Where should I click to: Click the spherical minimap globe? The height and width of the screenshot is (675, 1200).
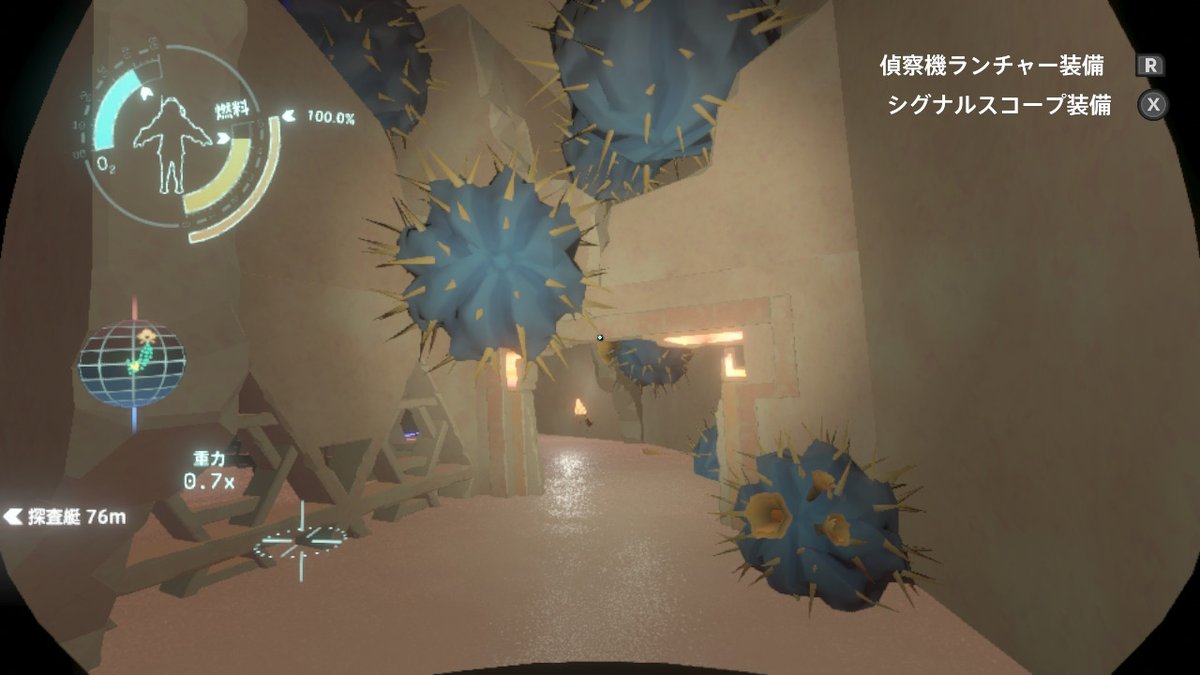pyautogui.click(x=132, y=362)
